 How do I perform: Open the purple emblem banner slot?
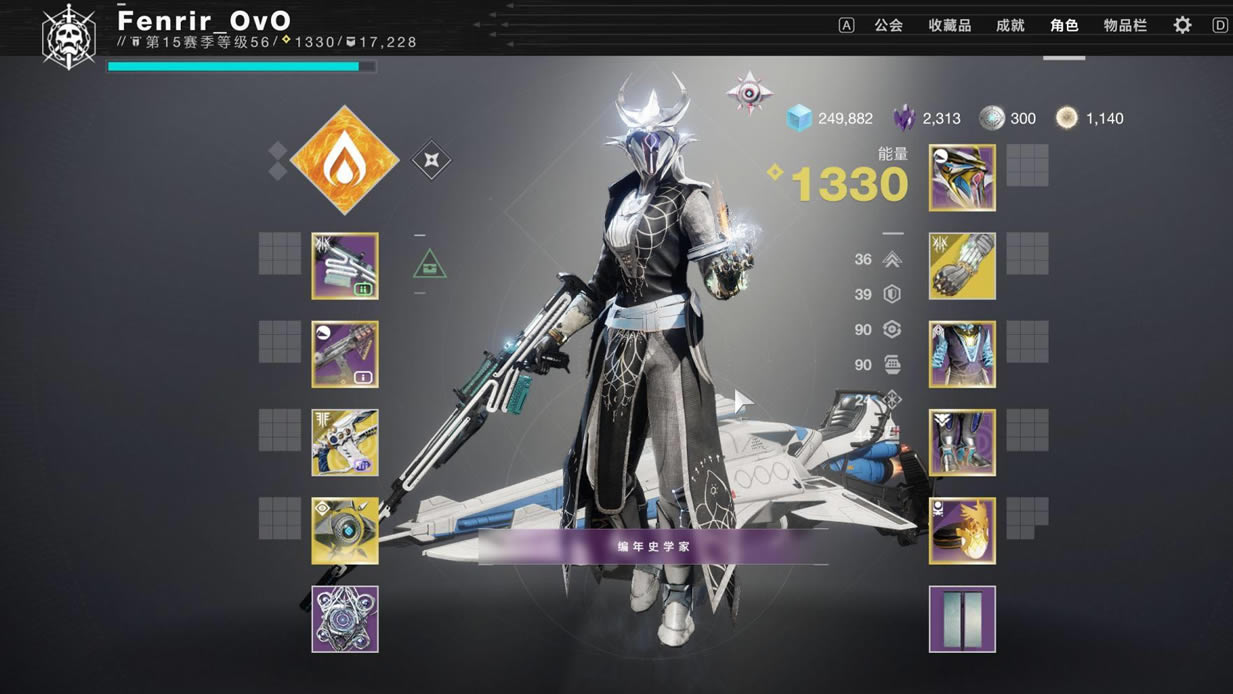(962, 618)
